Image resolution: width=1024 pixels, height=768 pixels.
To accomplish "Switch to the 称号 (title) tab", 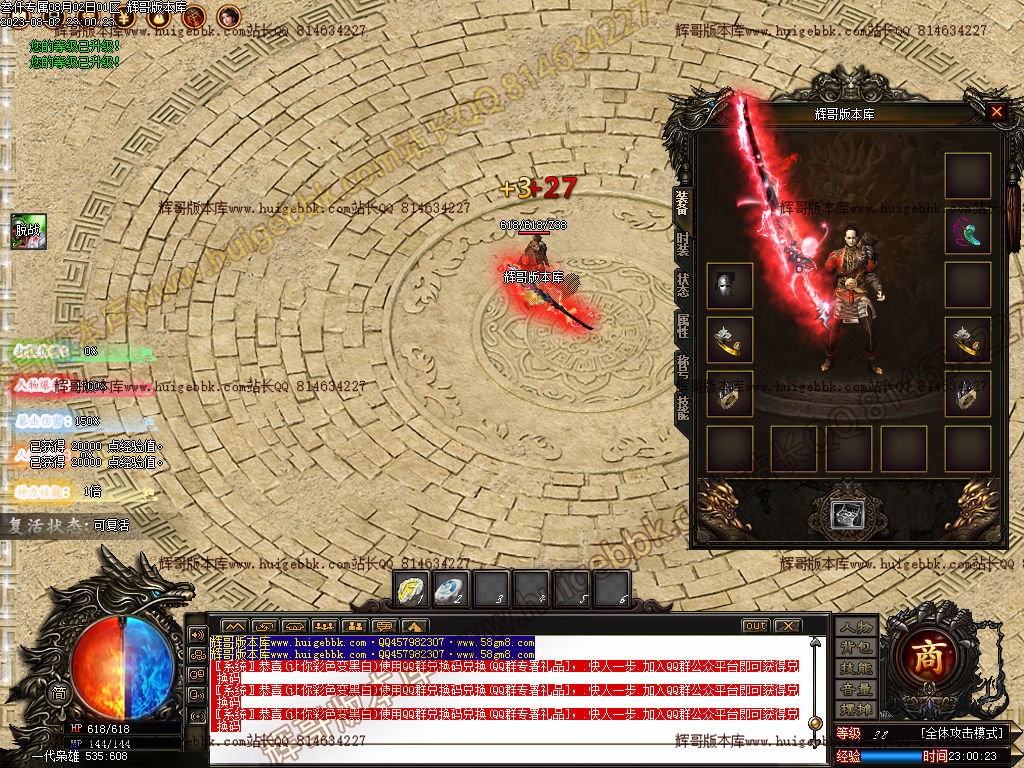I will 682,366.
